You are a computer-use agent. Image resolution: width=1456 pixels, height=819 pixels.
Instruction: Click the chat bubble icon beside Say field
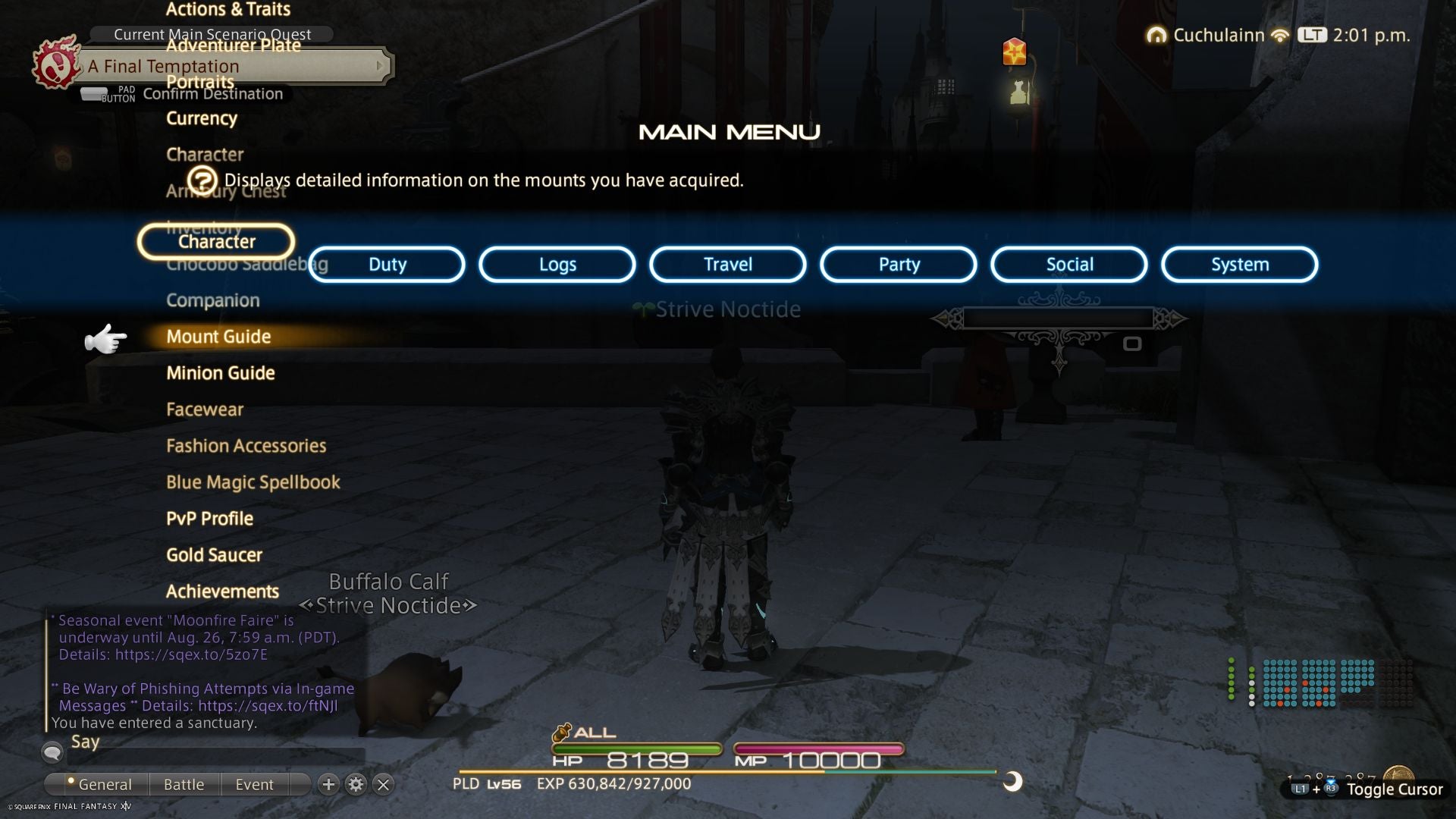tap(52, 752)
